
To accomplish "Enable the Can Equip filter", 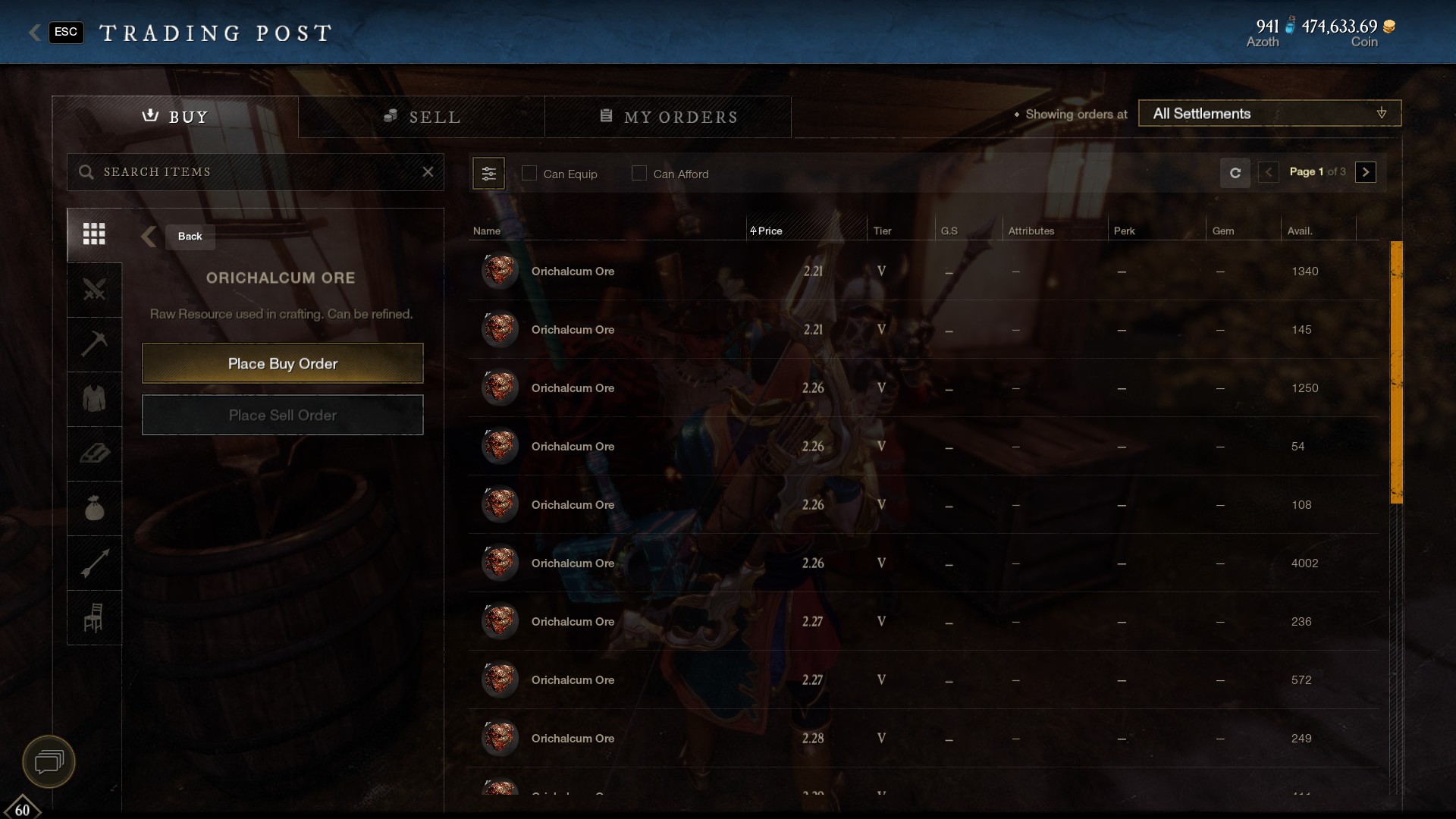I will click(x=529, y=173).
